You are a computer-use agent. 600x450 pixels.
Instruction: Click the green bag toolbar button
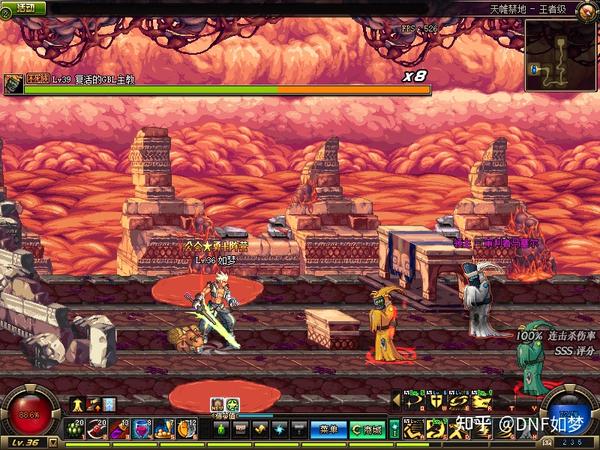pos(222,429)
